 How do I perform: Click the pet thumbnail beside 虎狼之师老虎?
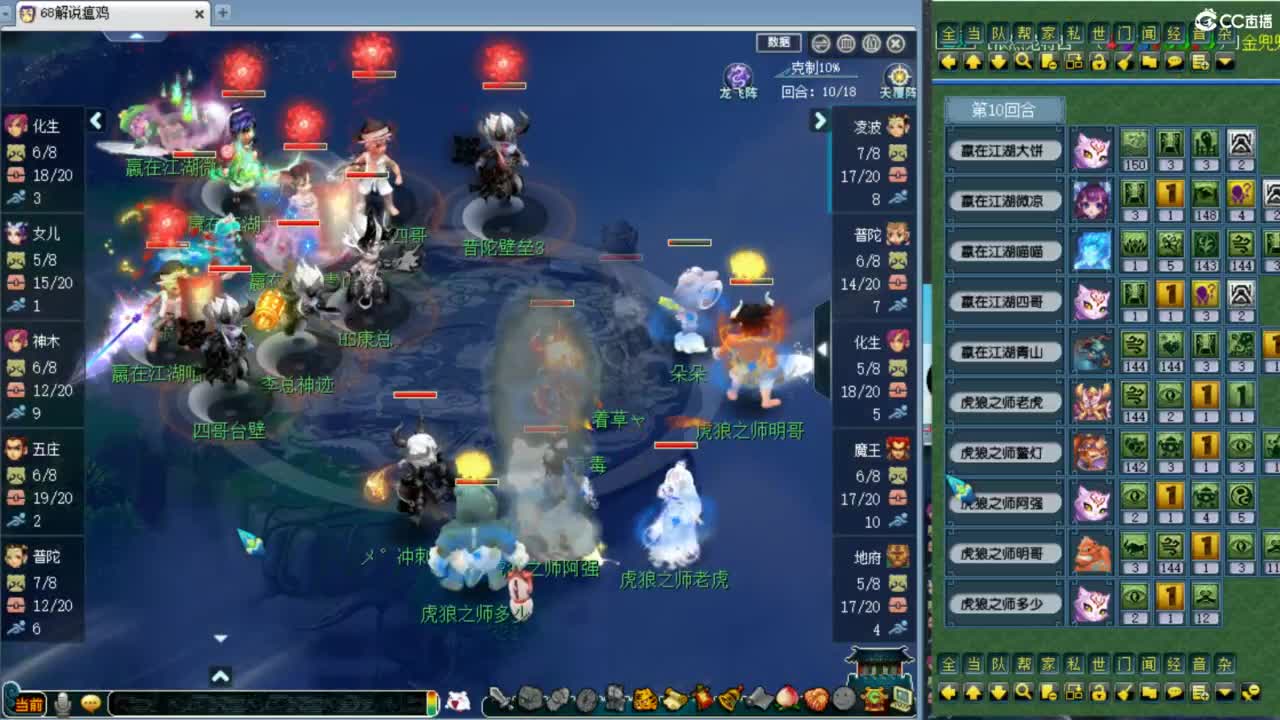1090,404
